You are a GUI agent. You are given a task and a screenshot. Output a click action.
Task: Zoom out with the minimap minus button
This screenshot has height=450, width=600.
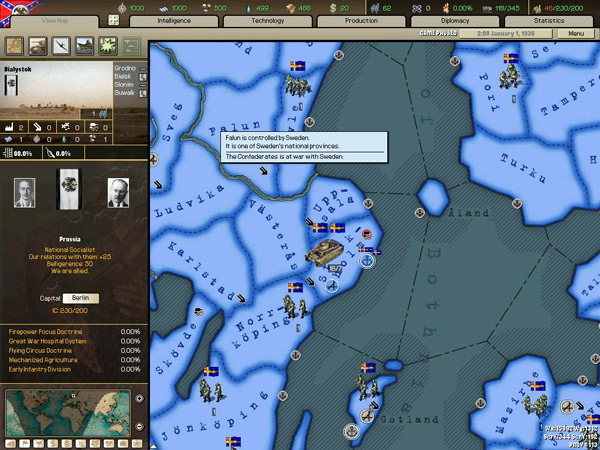point(139,426)
